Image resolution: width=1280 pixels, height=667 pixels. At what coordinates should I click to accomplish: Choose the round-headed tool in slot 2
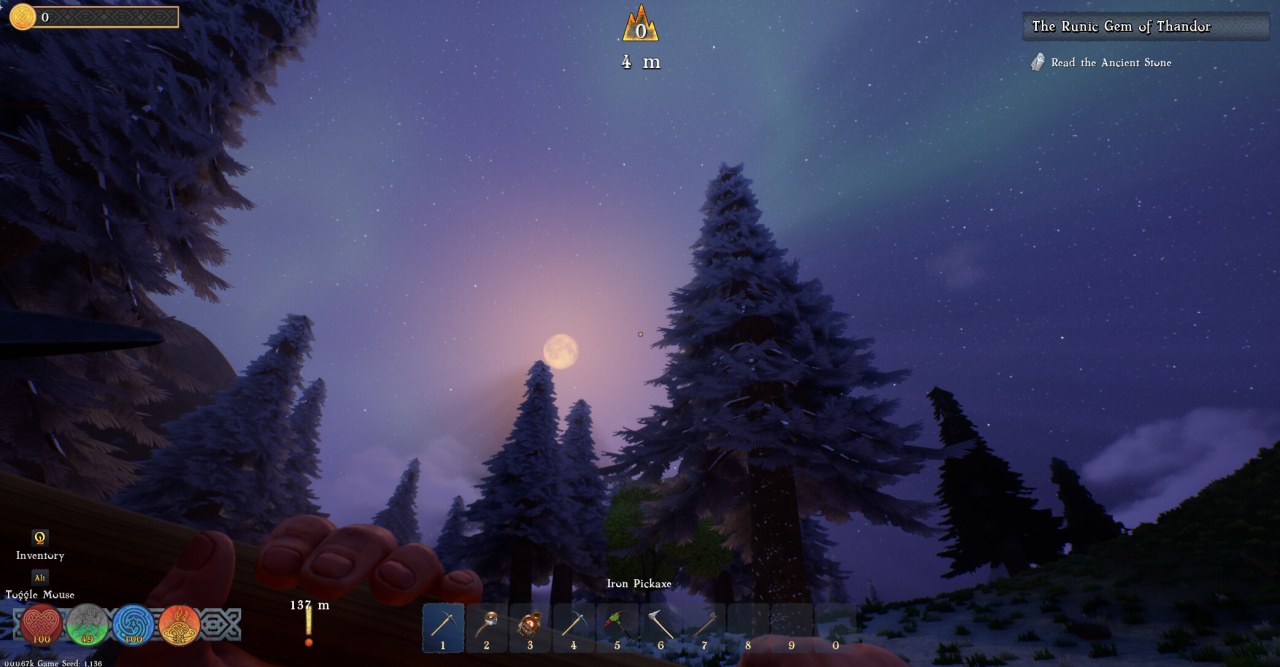(487, 627)
